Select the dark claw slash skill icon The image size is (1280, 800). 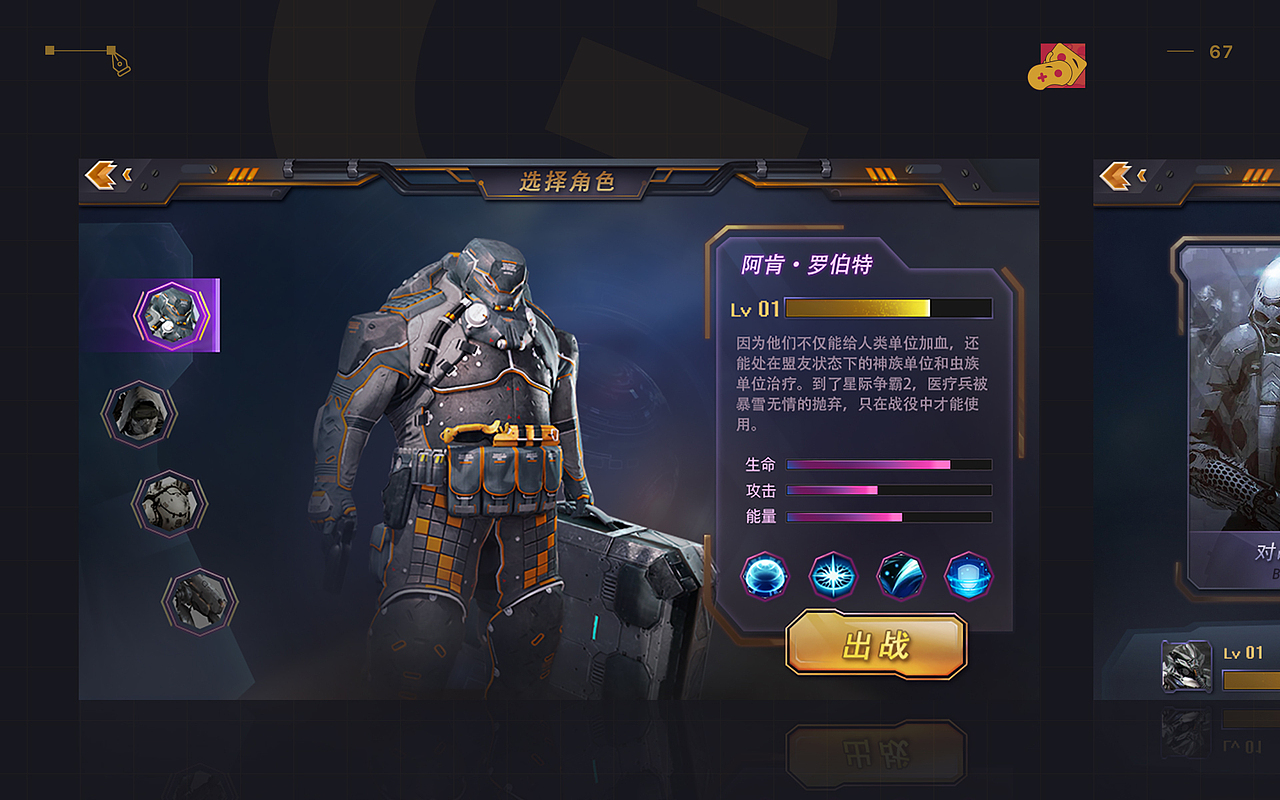click(900, 577)
